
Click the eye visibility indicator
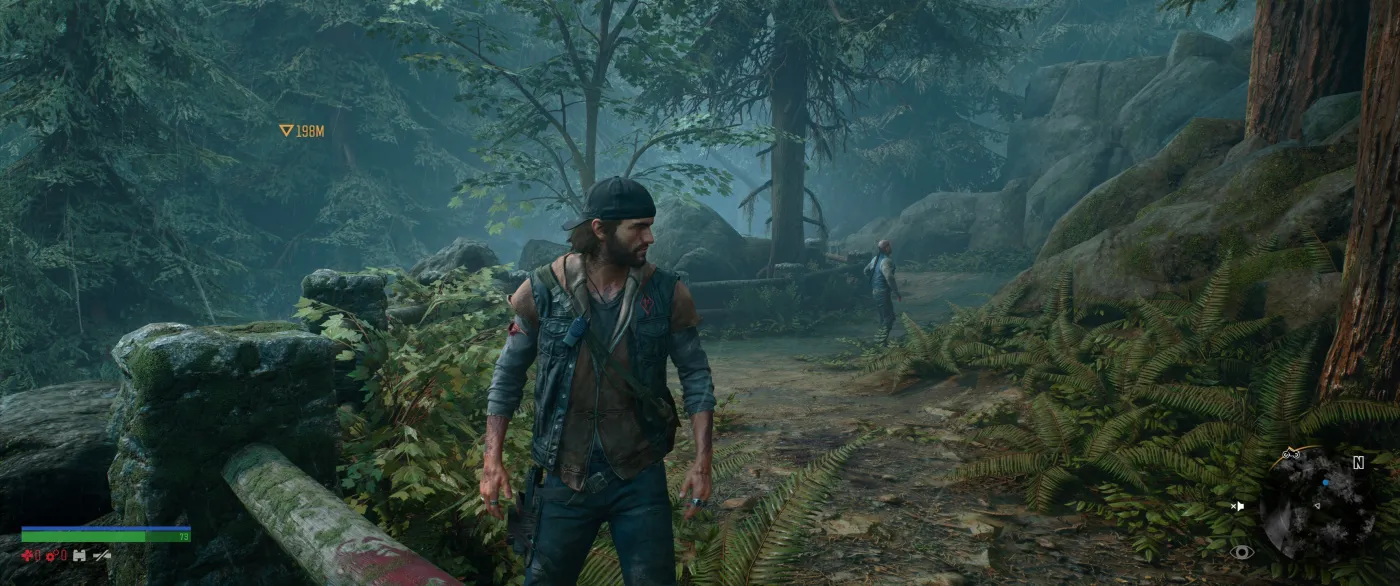pos(1243,551)
